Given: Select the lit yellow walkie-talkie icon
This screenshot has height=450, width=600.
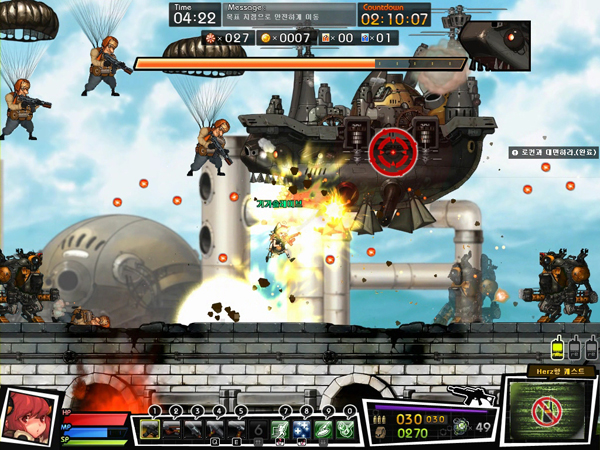Looking at the screenshot, I should click(558, 349).
